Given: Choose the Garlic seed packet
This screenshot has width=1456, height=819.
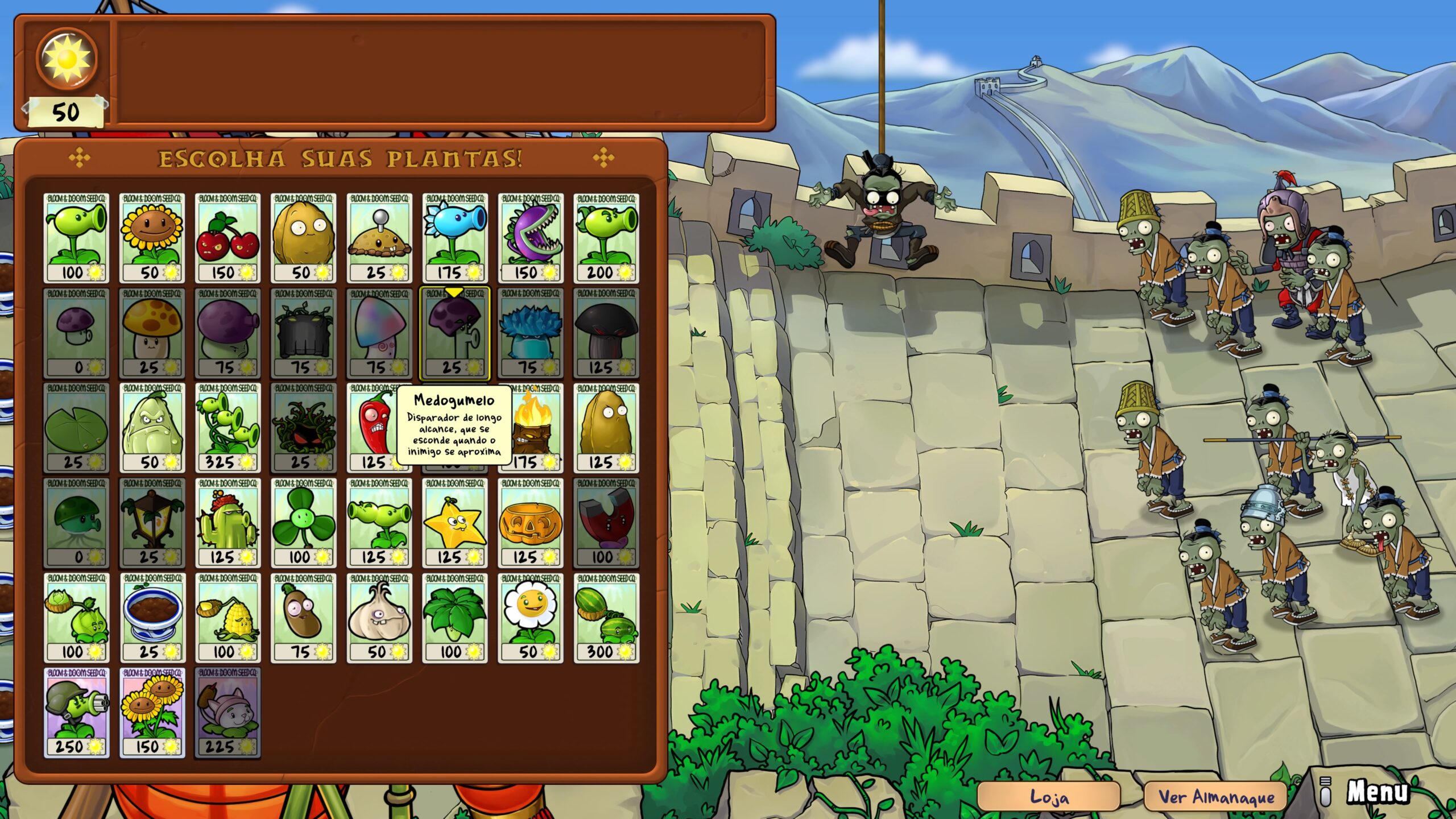Looking at the screenshot, I should click(x=379, y=618).
